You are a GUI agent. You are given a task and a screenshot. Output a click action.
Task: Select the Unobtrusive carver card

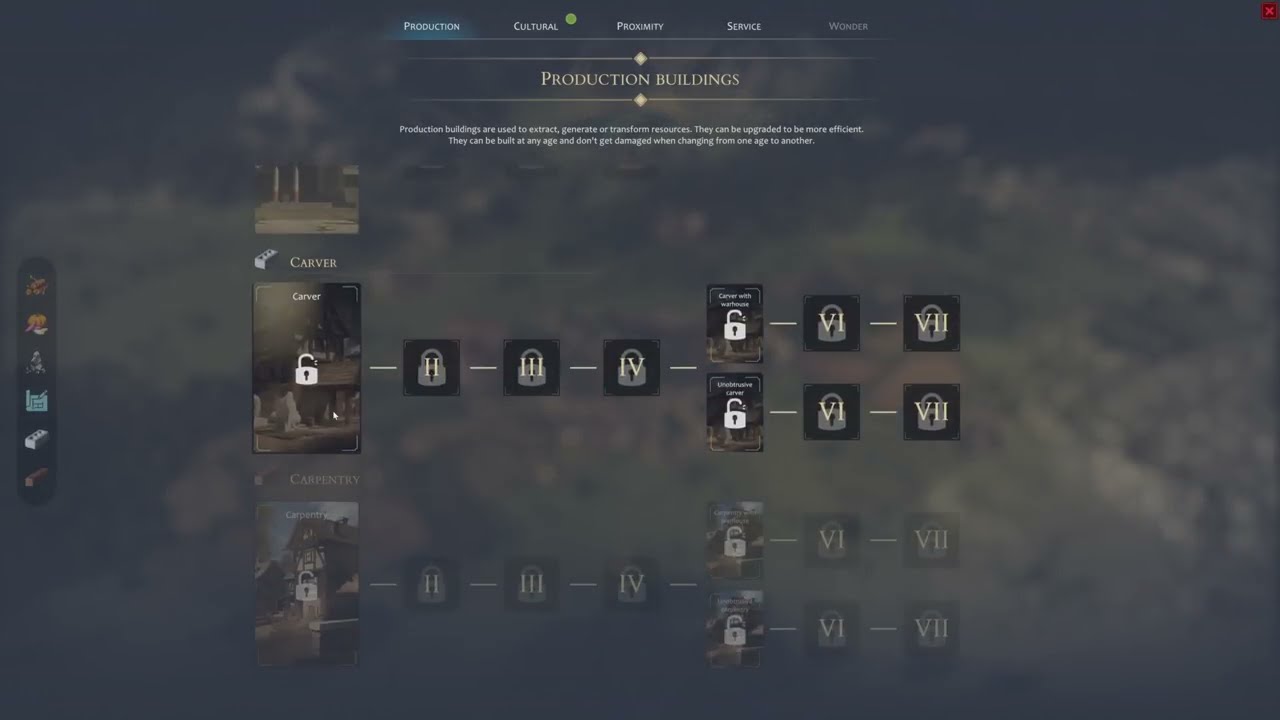coord(735,412)
